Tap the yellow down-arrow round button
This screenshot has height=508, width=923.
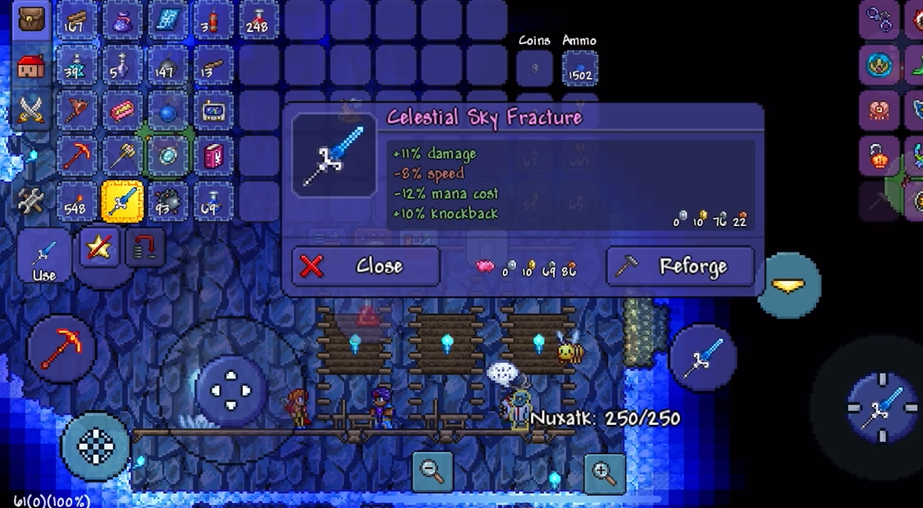tap(788, 286)
